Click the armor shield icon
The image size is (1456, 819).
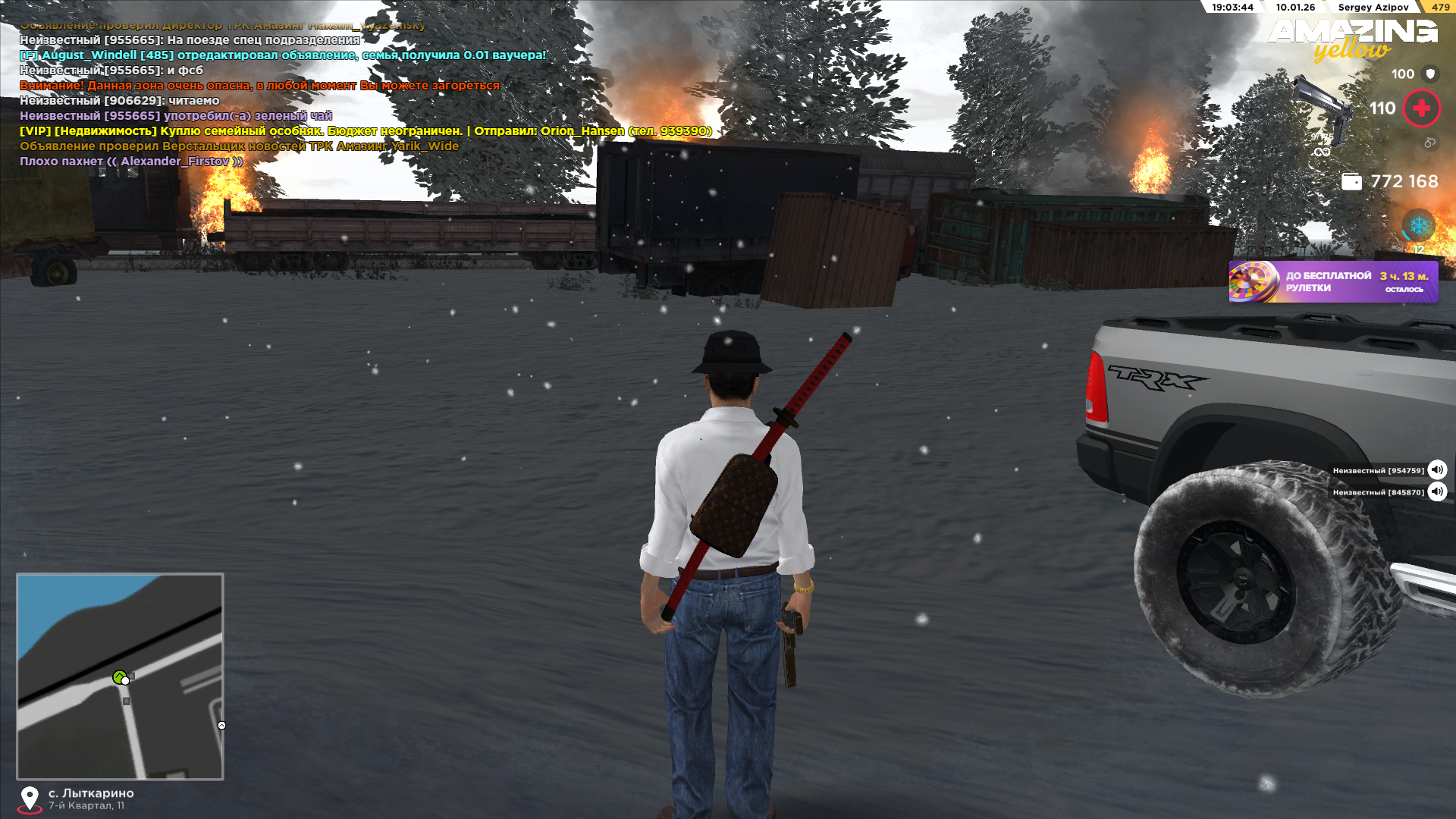pos(1430,74)
